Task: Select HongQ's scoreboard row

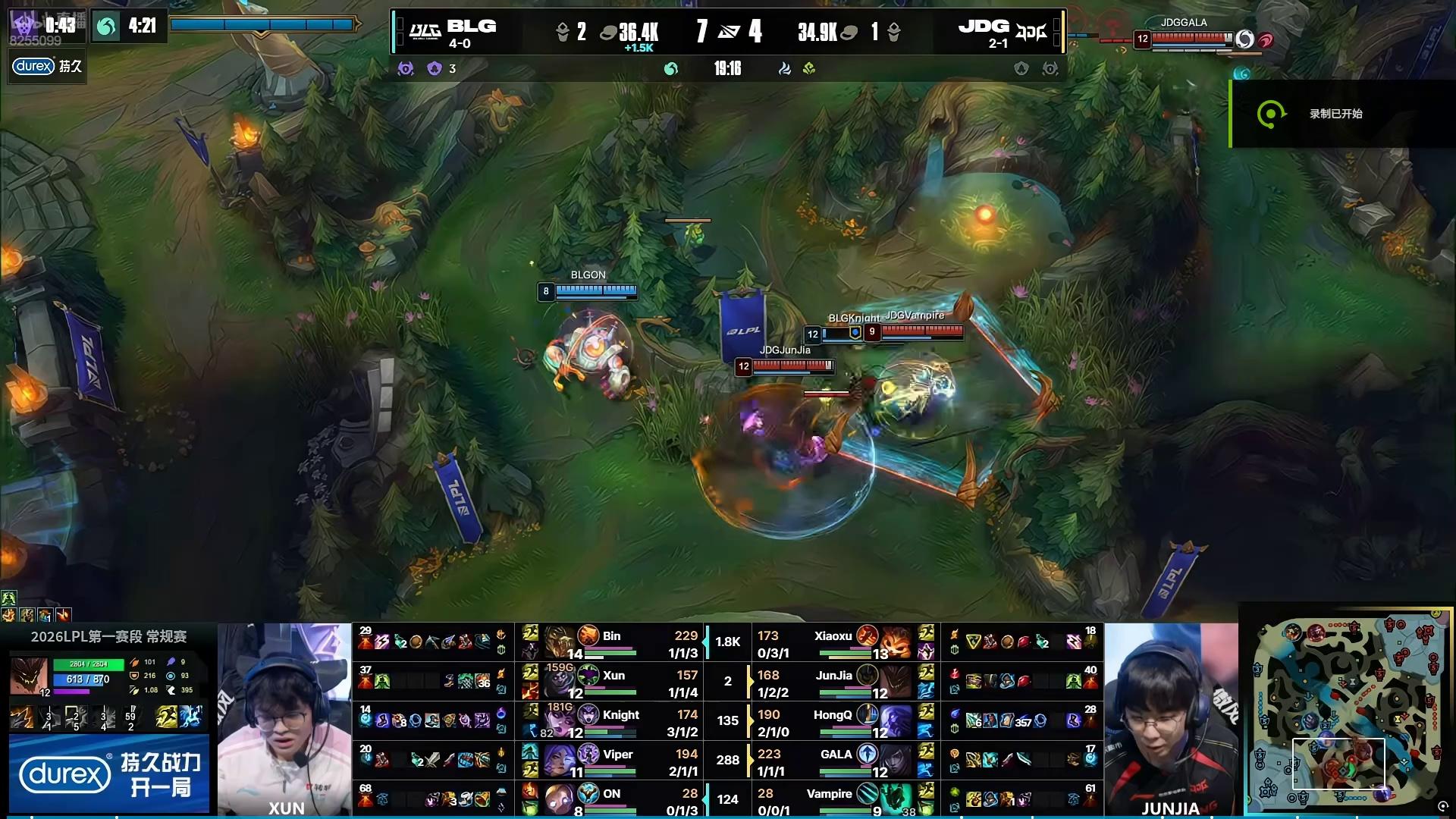Action: click(842, 721)
